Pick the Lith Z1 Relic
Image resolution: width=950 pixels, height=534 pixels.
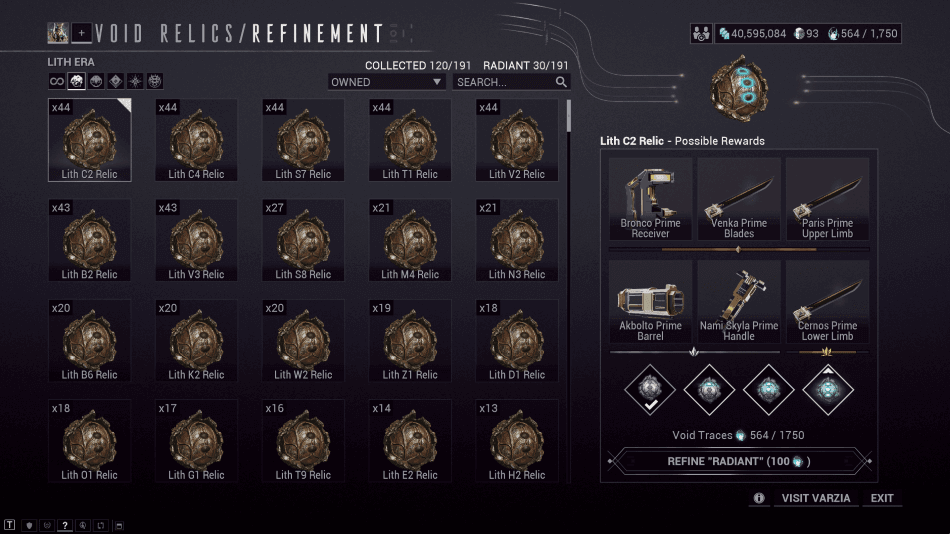410,341
